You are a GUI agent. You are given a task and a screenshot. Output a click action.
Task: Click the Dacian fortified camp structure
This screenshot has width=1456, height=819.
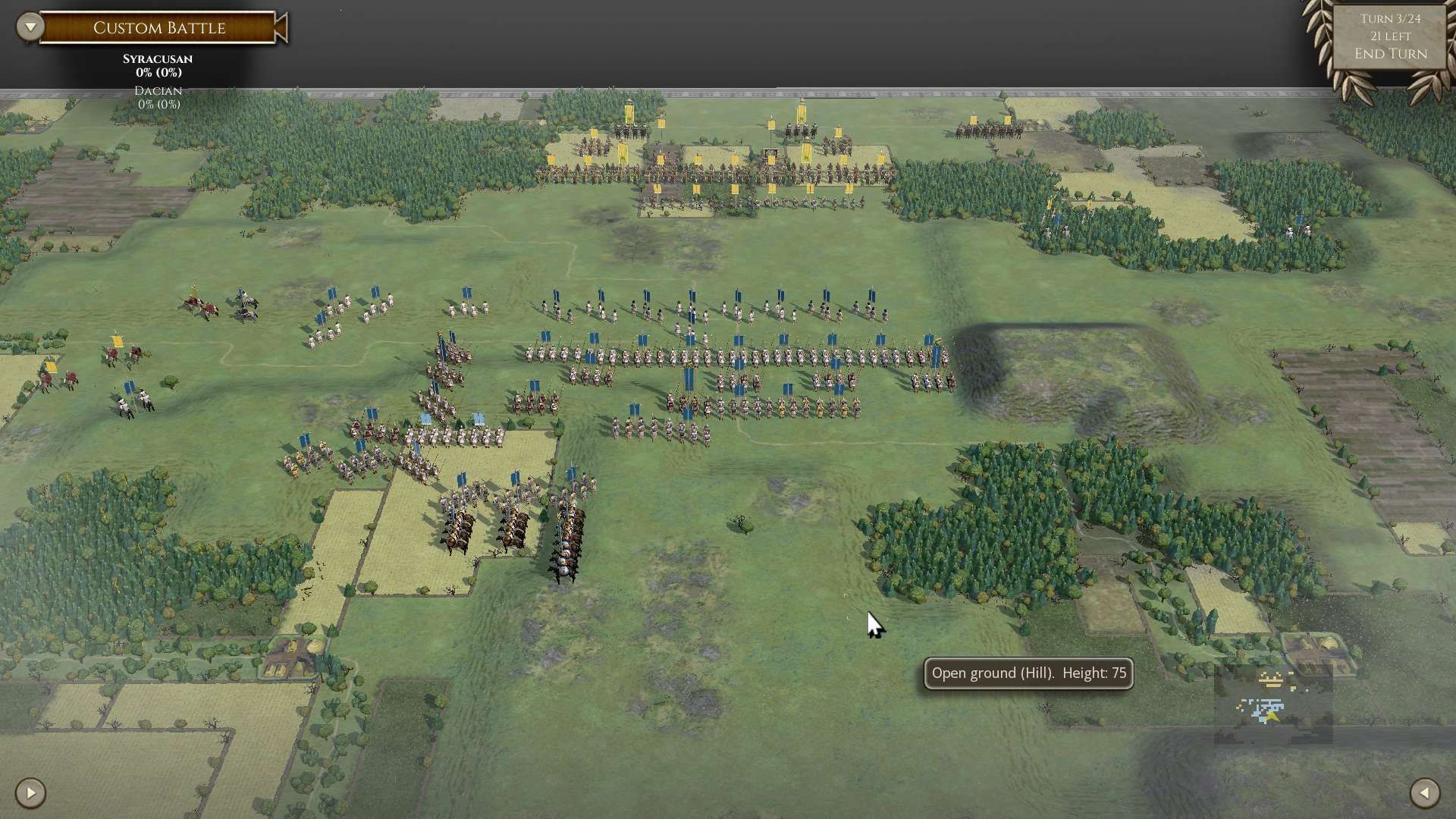[x=769, y=154]
